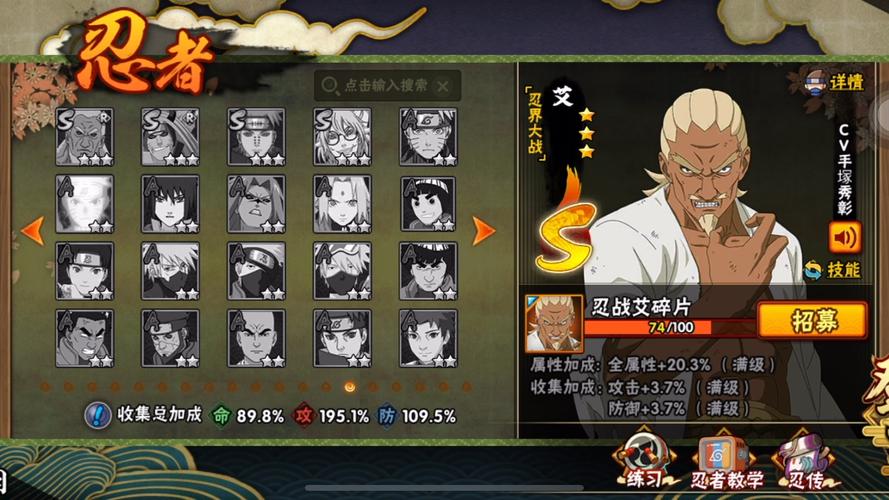
Task: Select the 忍战艾碎片 fragment icon
Action: pos(554,323)
